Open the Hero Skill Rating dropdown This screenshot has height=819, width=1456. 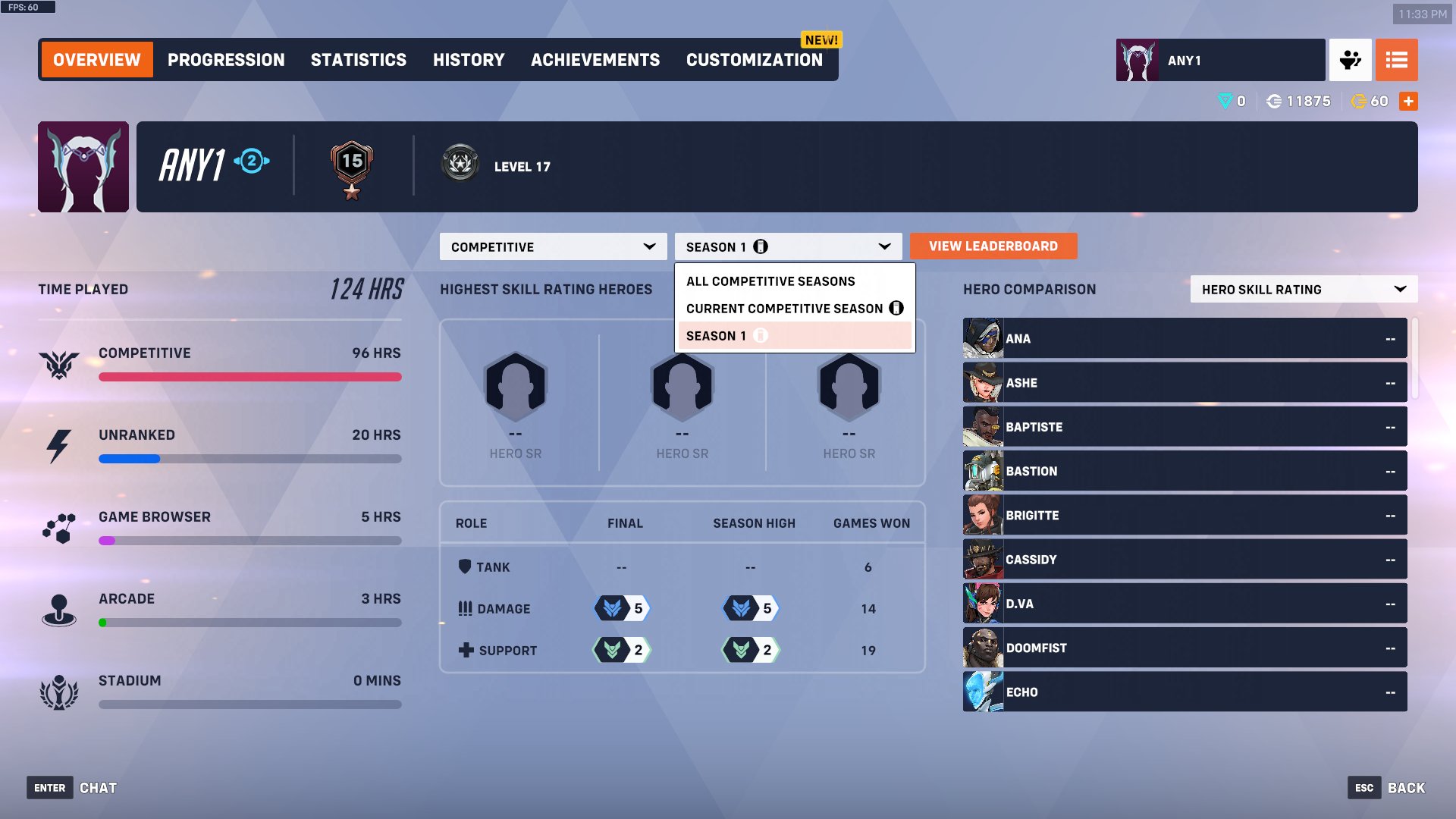click(x=1303, y=289)
